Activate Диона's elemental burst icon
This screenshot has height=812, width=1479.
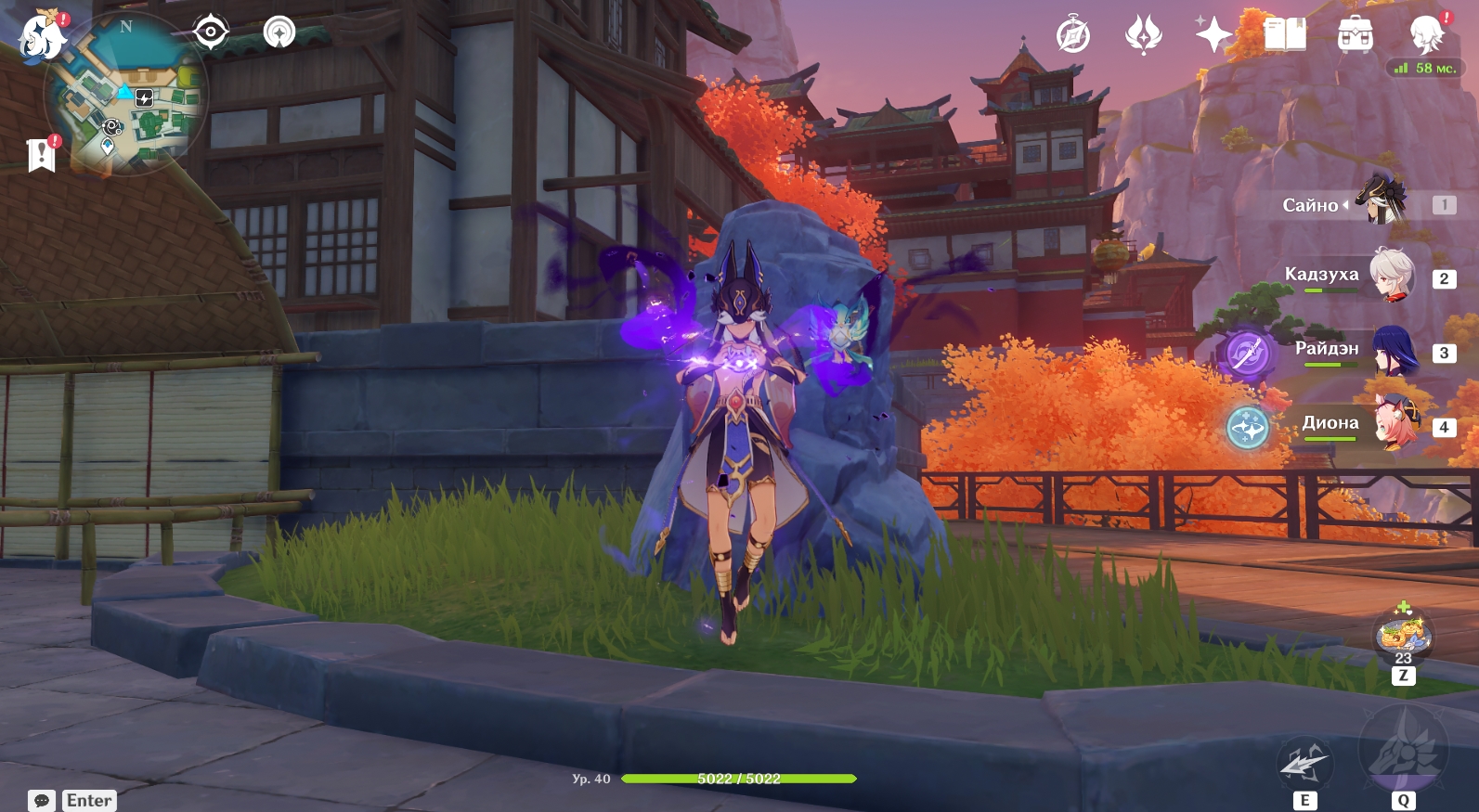1247,428
